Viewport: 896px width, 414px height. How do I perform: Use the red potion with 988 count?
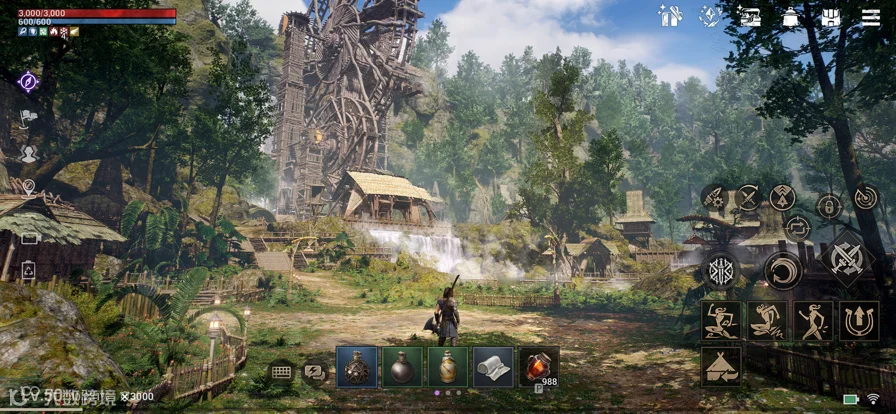click(539, 367)
